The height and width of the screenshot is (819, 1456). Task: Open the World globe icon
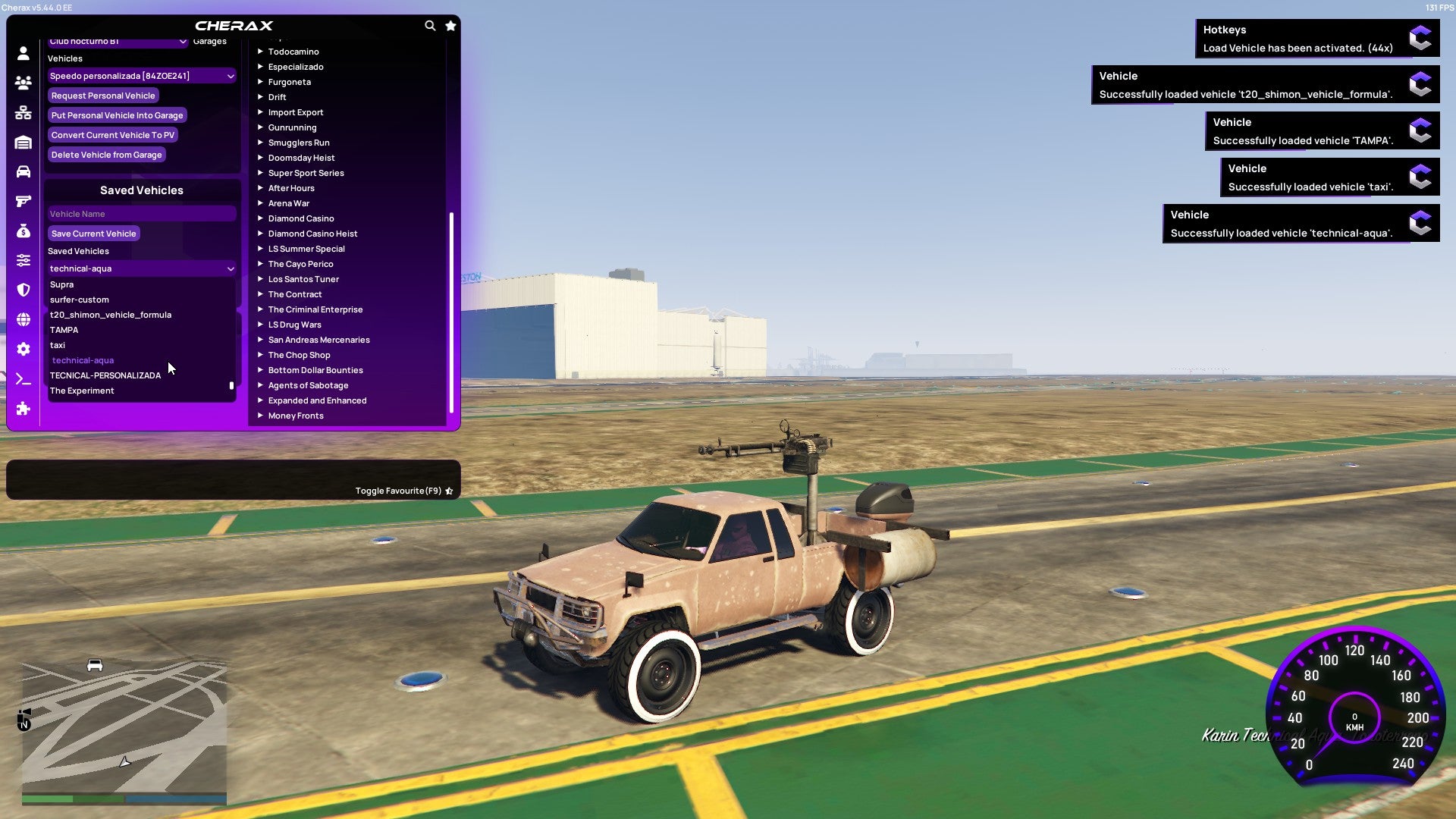click(23, 317)
